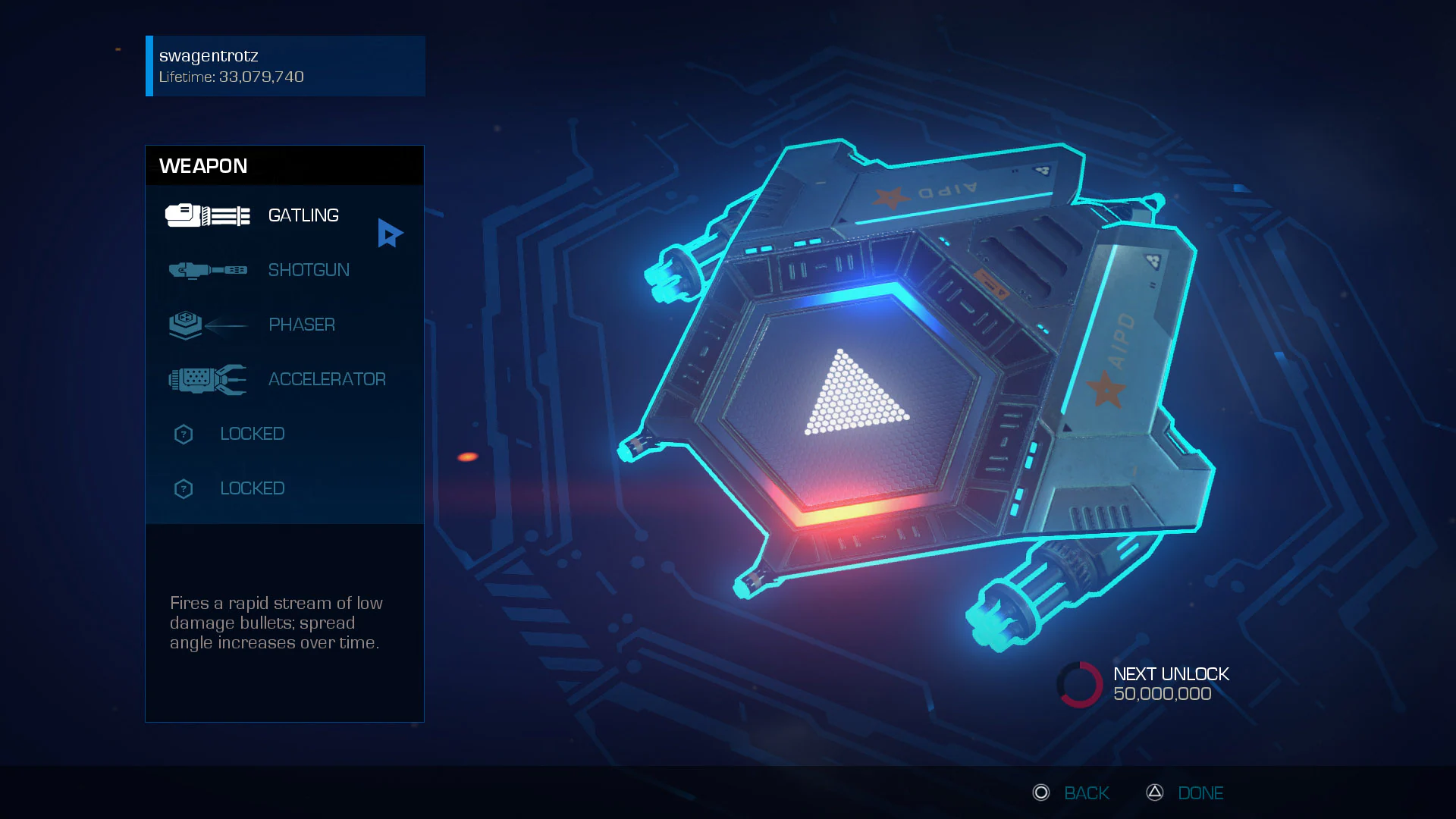
Task: Toggle the Phaser as active weapon
Action: pyautogui.click(x=302, y=325)
